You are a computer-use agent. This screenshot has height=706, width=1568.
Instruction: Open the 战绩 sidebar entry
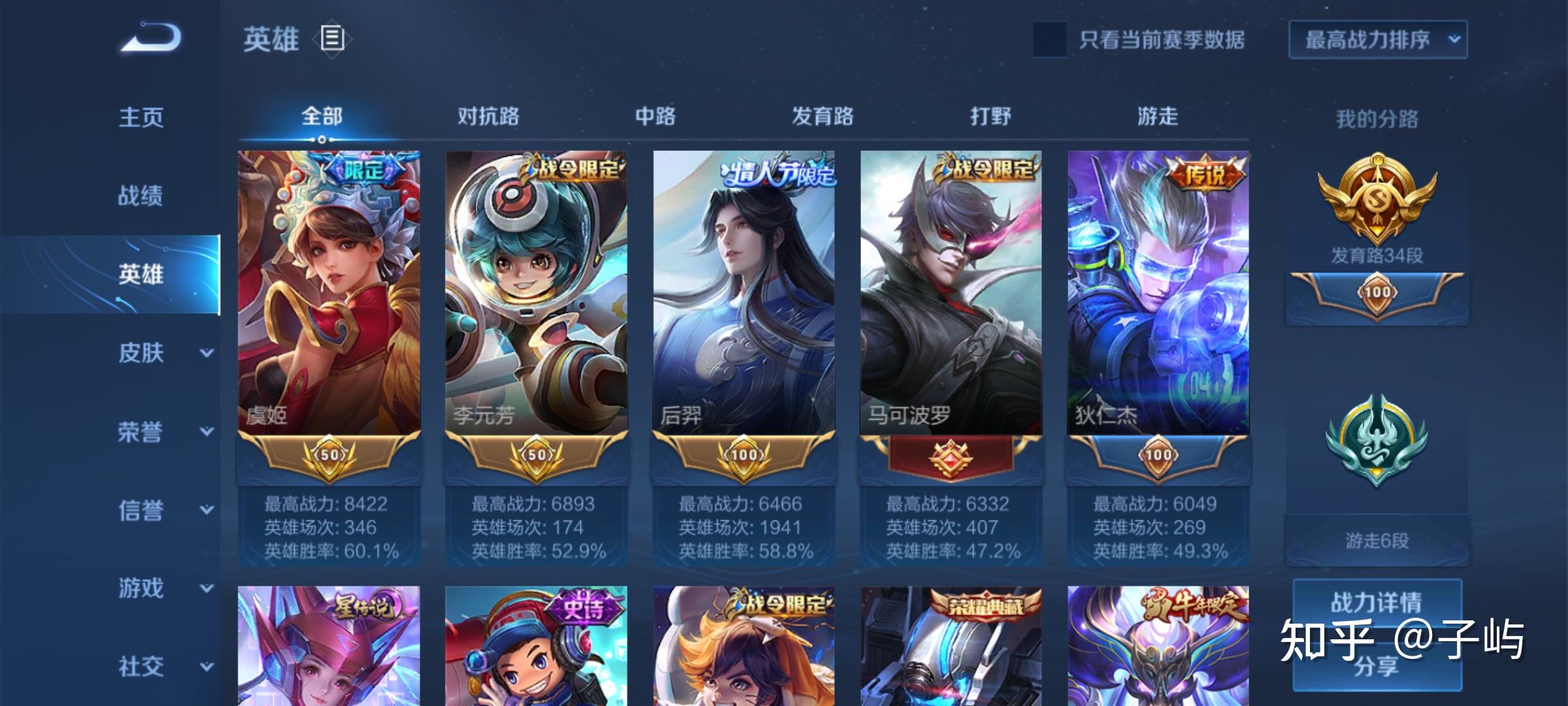(140, 195)
